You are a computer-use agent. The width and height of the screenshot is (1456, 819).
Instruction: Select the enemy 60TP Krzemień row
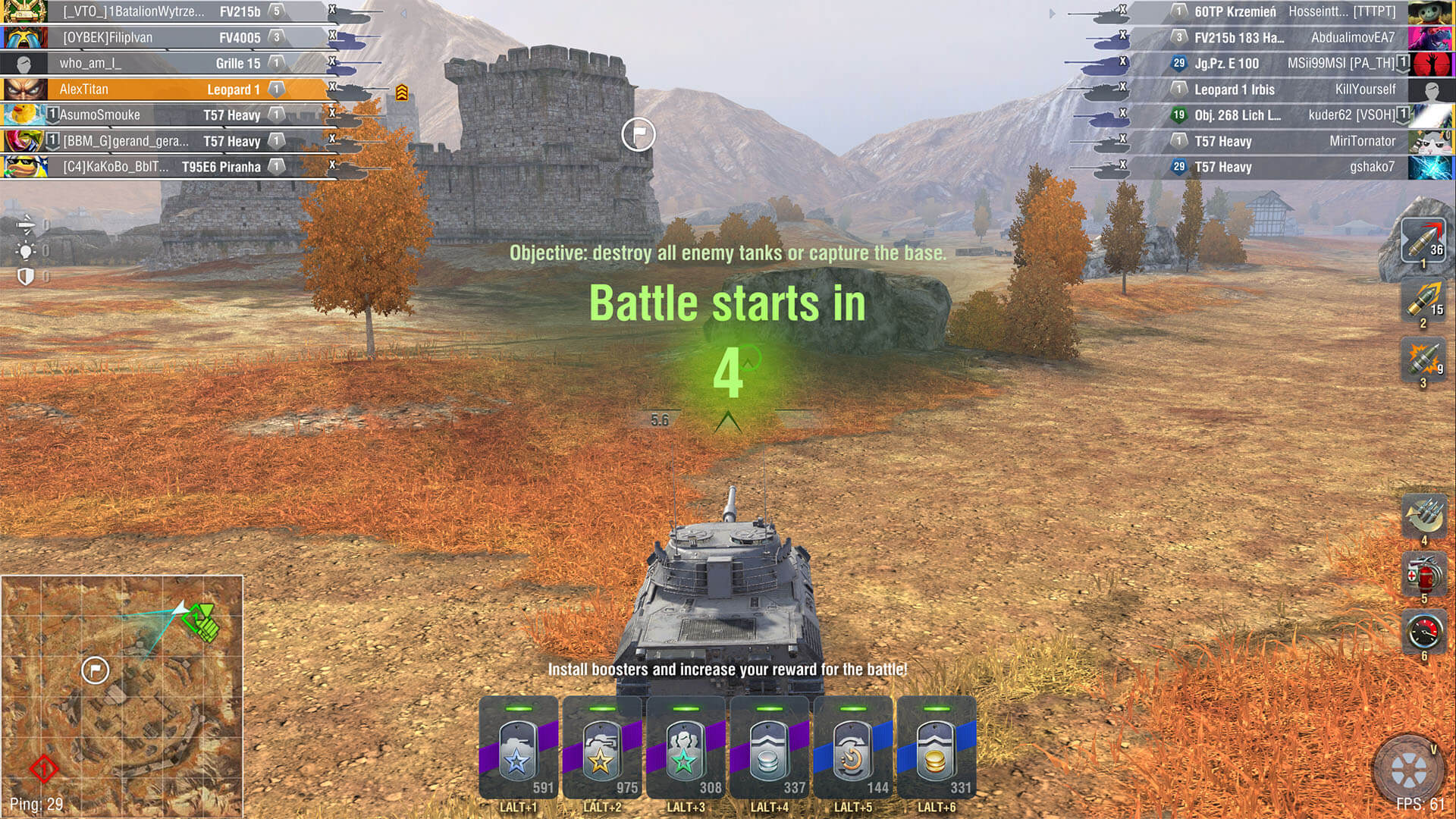pos(1289,12)
